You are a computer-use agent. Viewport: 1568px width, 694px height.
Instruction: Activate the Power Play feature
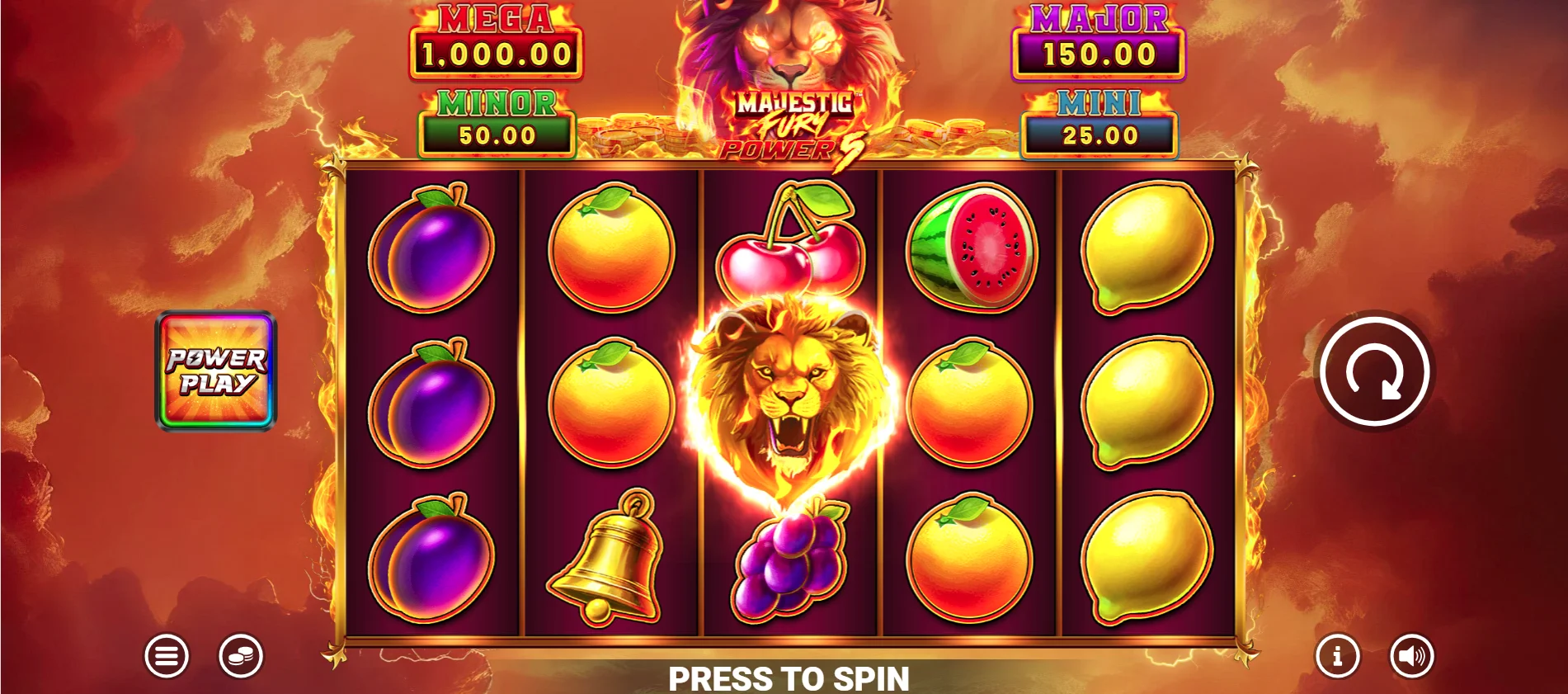point(216,371)
